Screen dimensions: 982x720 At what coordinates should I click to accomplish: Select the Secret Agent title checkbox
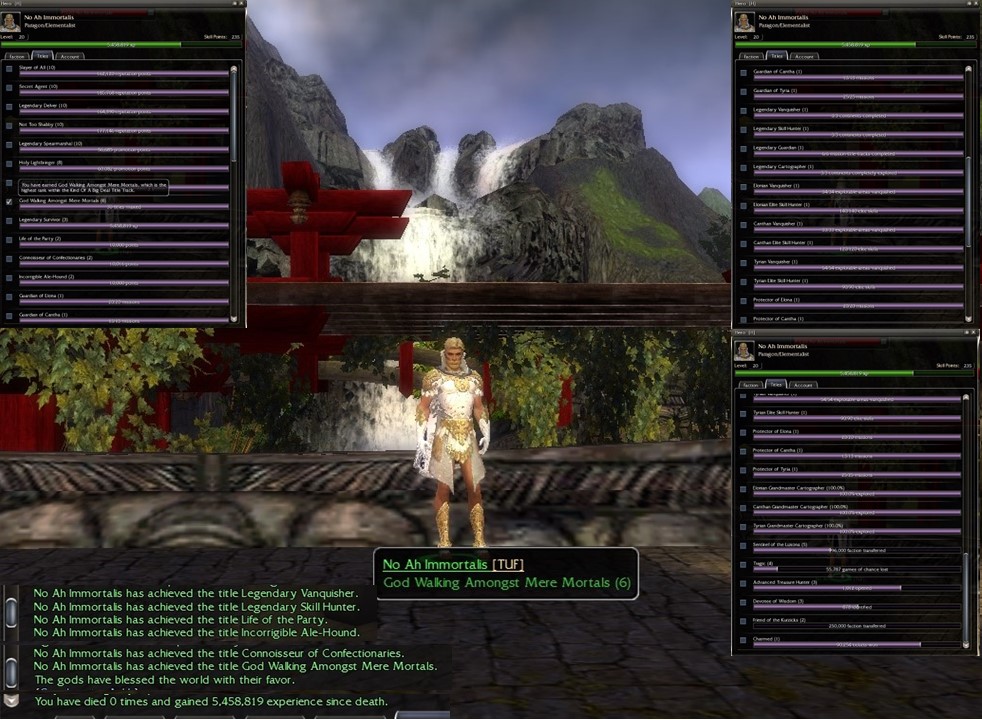tap(10, 87)
